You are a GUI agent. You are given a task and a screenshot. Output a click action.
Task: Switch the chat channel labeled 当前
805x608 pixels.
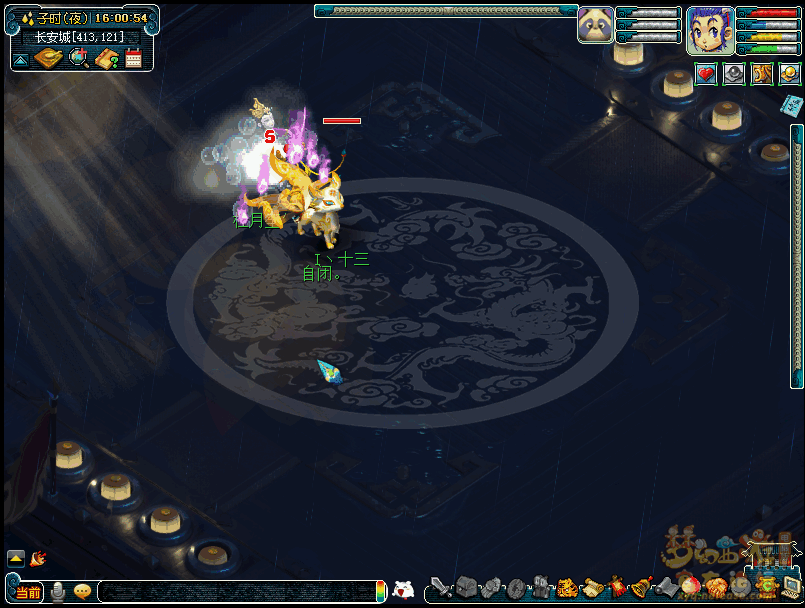click(x=29, y=592)
